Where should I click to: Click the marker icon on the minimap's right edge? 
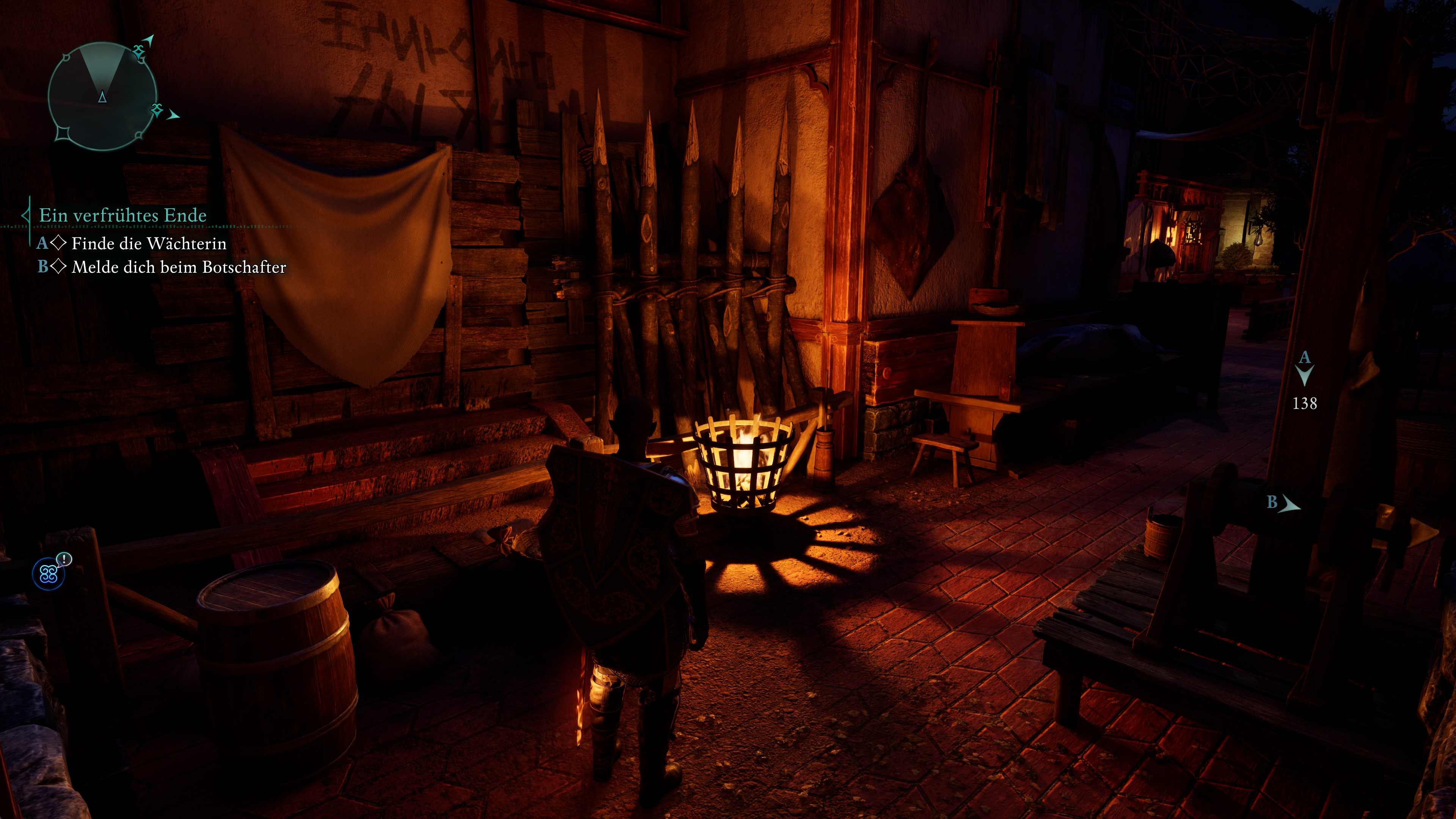click(157, 111)
